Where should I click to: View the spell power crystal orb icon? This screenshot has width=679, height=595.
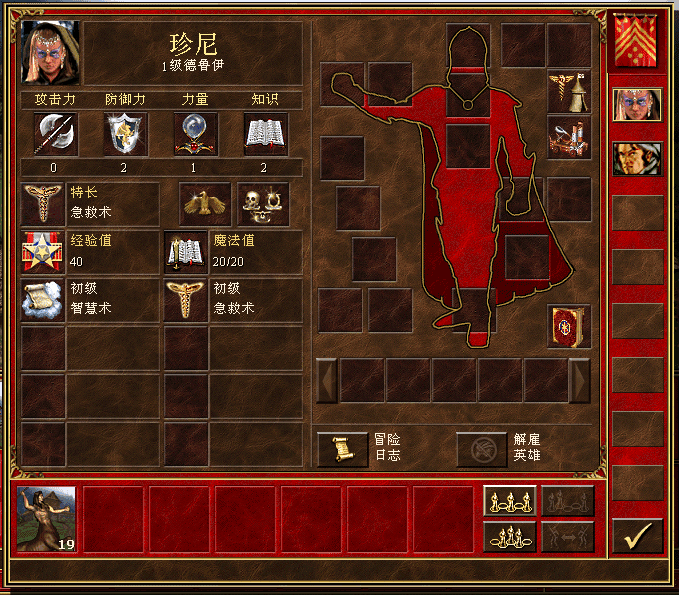click(196, 133)
